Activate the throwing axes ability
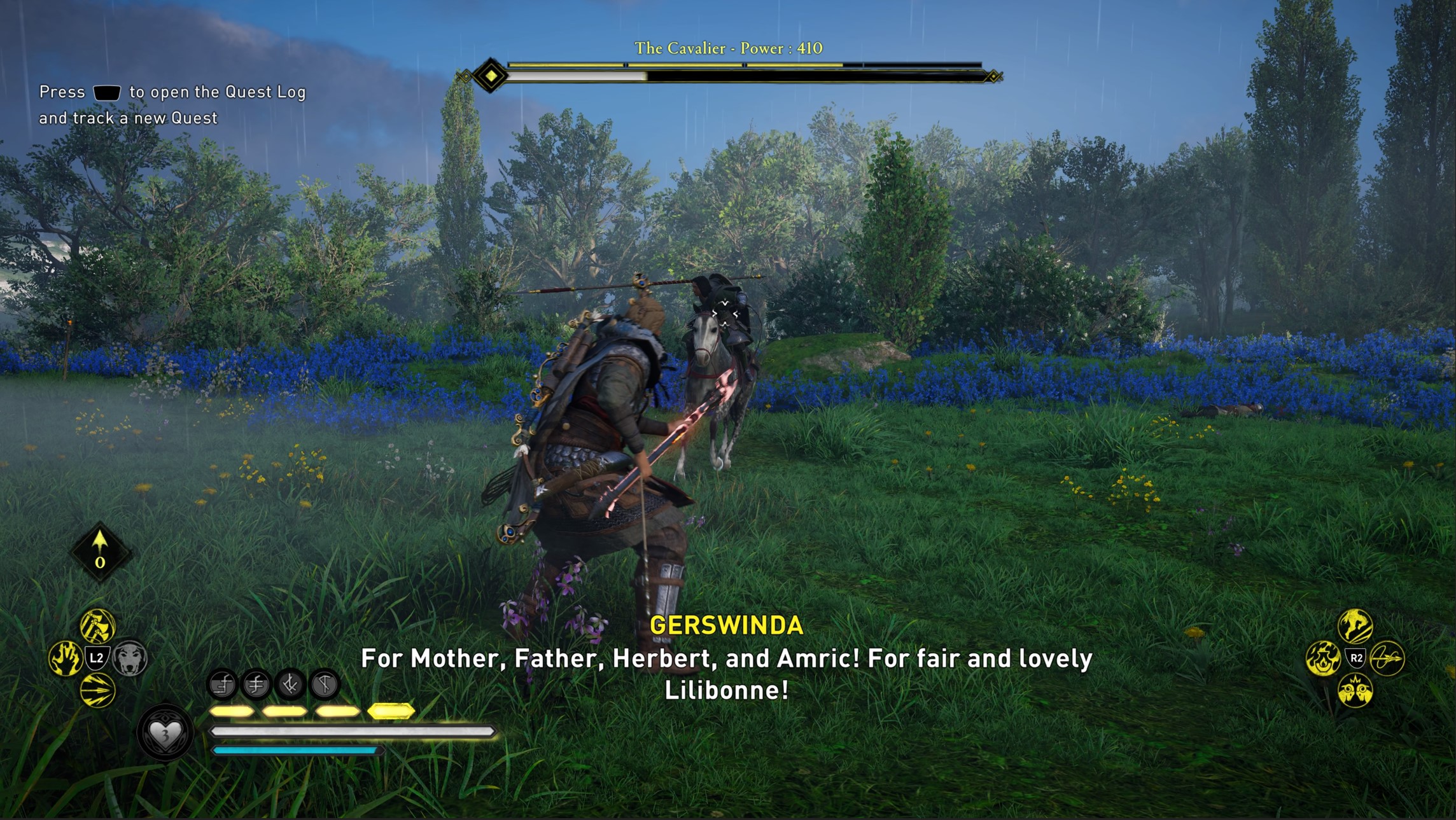The height and width of the screenshot is (820, 1456). [x=97, y=626]
